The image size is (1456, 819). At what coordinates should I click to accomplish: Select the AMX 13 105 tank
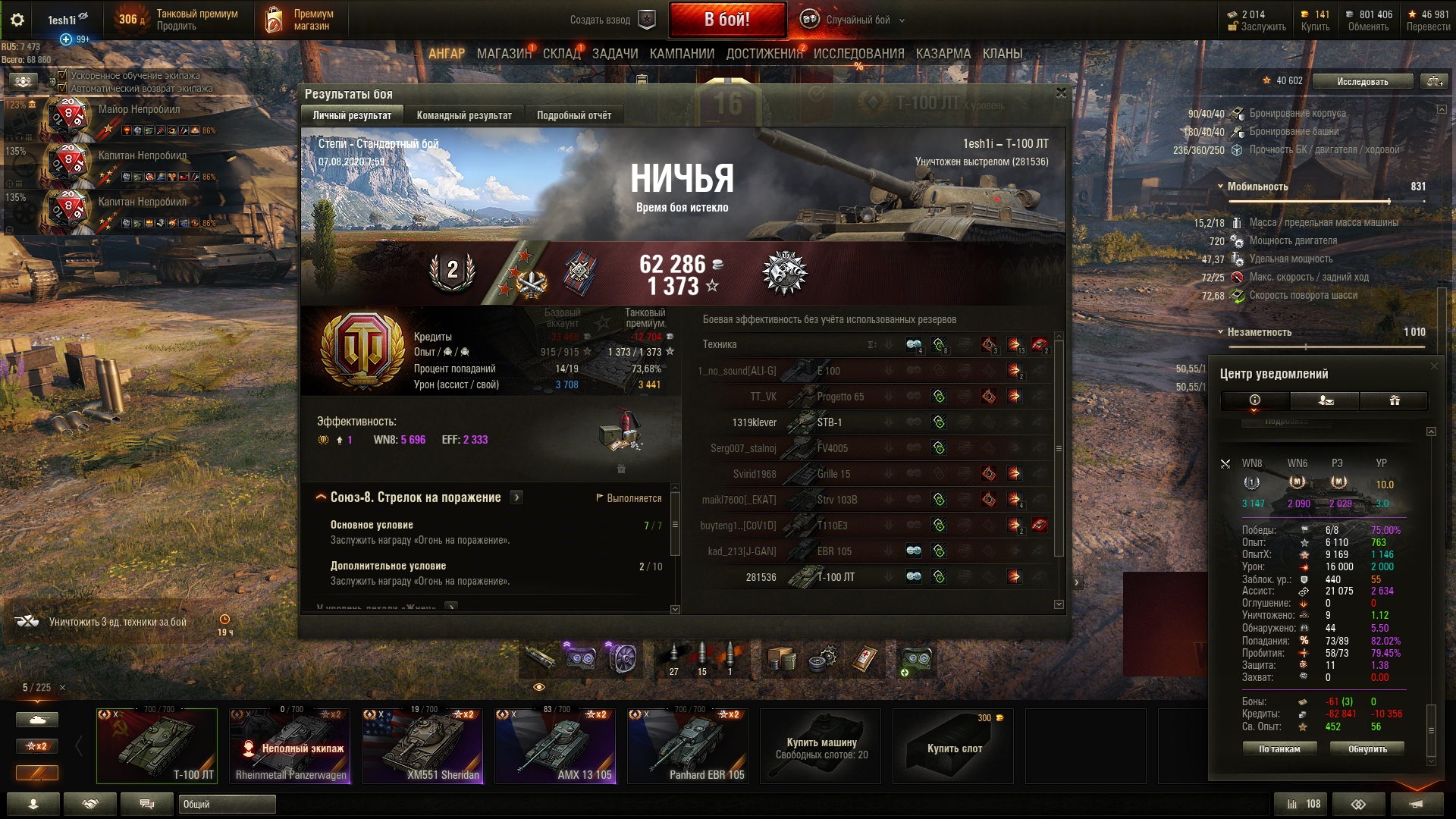(x=555, y=745)
